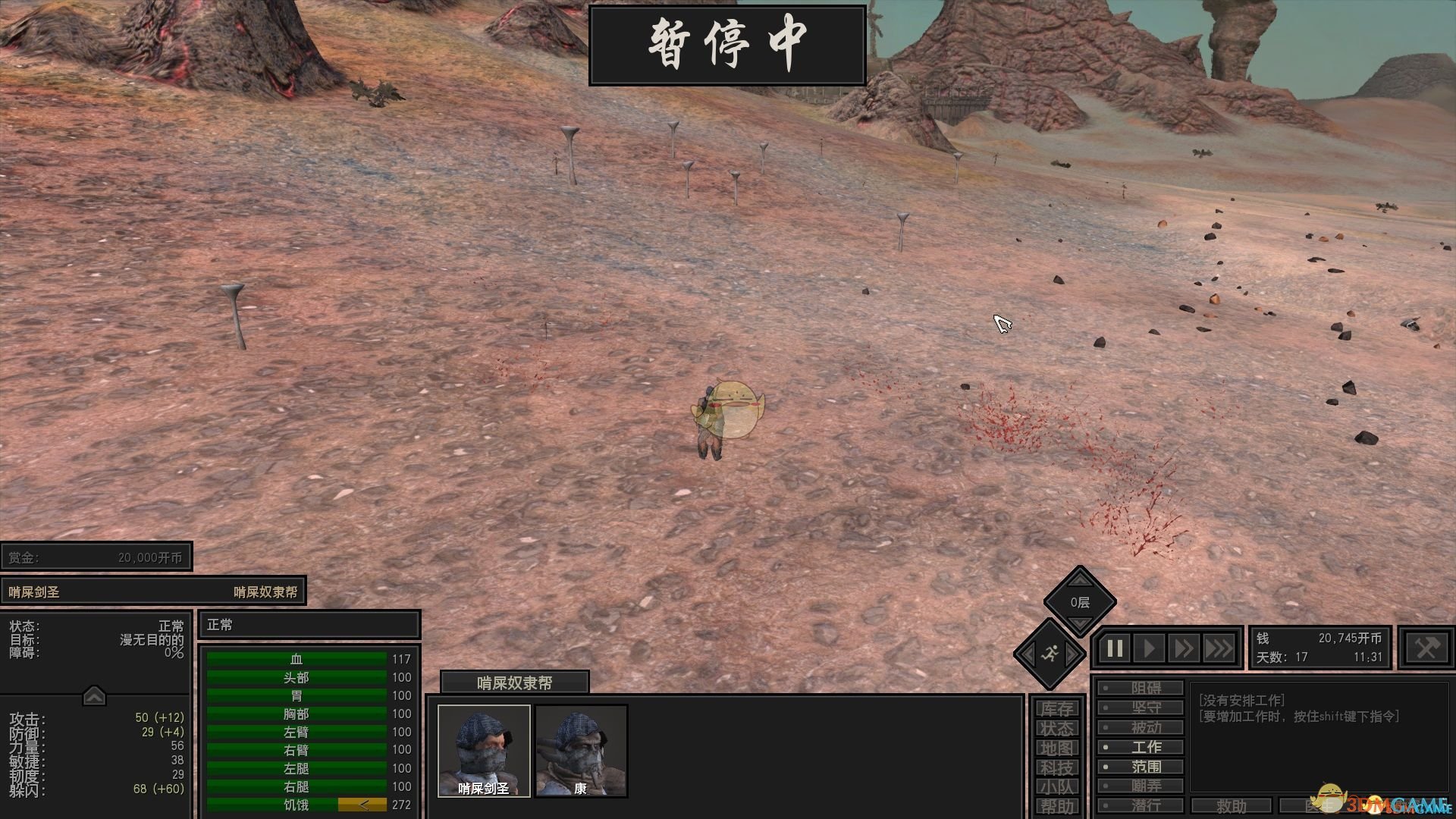Click the running man movement mode icon
Screen dimensions: 1456x819
(x=1052, y=654)
